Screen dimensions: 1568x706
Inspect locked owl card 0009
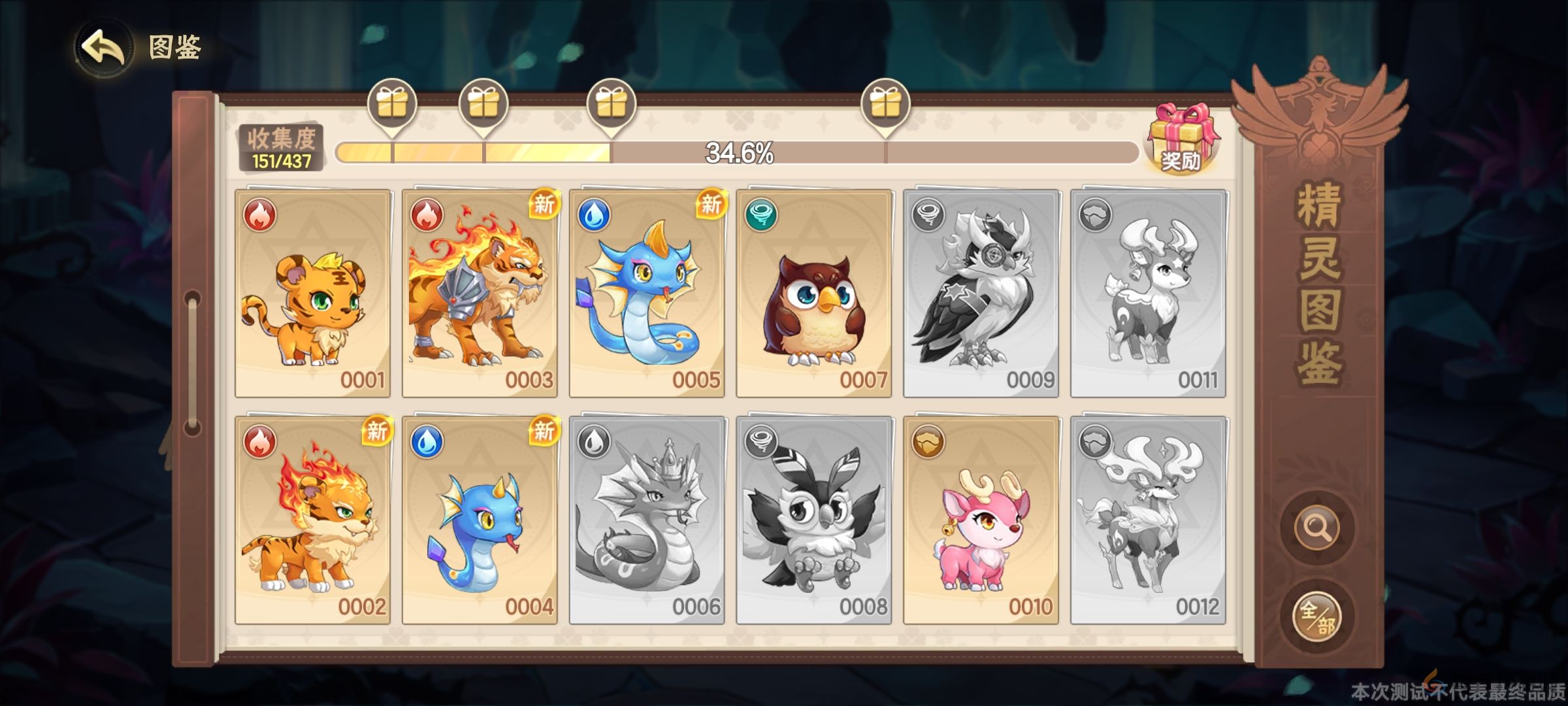tap(981, 294)
